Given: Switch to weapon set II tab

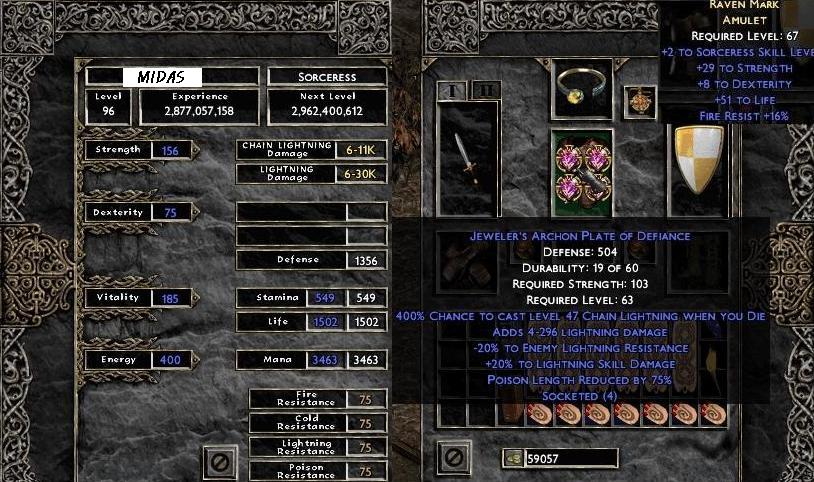Looking at the screenshot, I should point(485,90).
